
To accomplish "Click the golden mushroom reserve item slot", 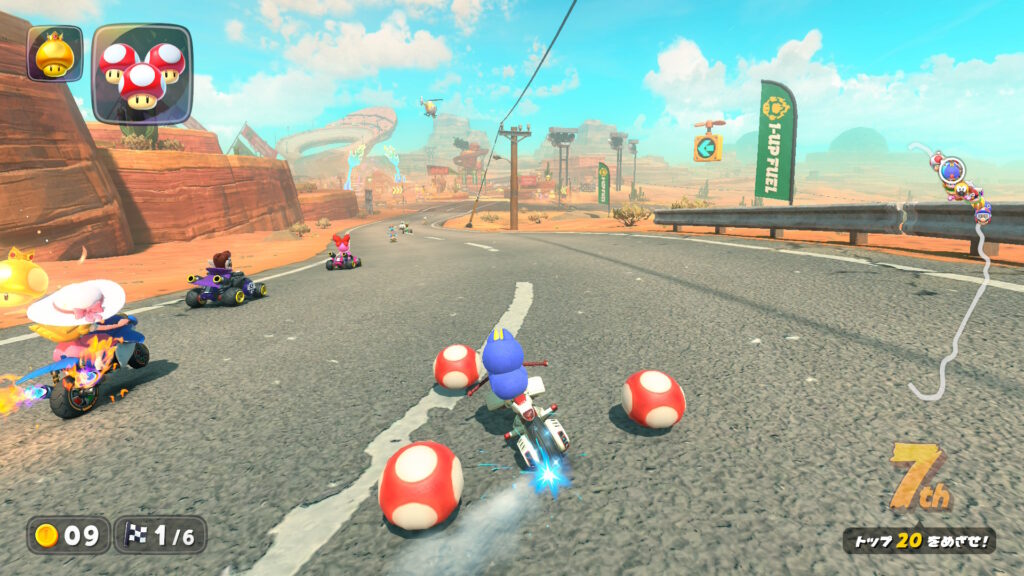I will (x=54, y=54).
